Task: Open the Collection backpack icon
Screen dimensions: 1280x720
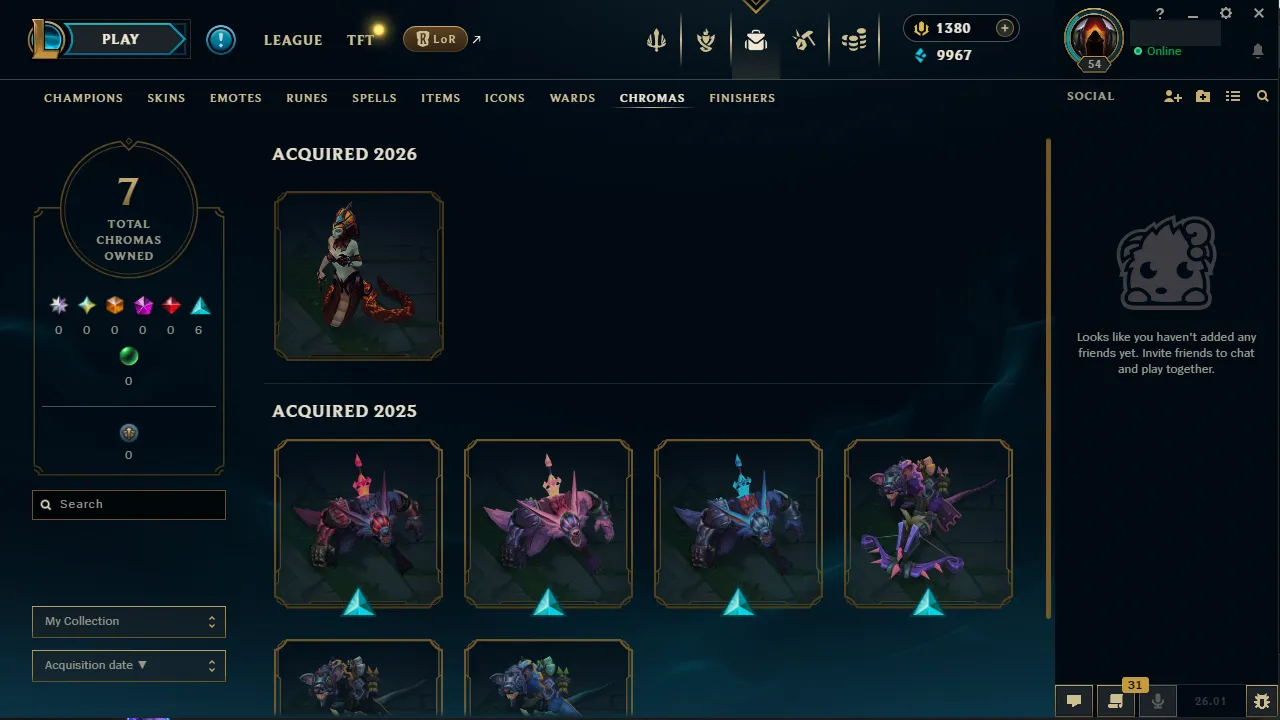Action: pyautogui.click(x=755, y=40)
